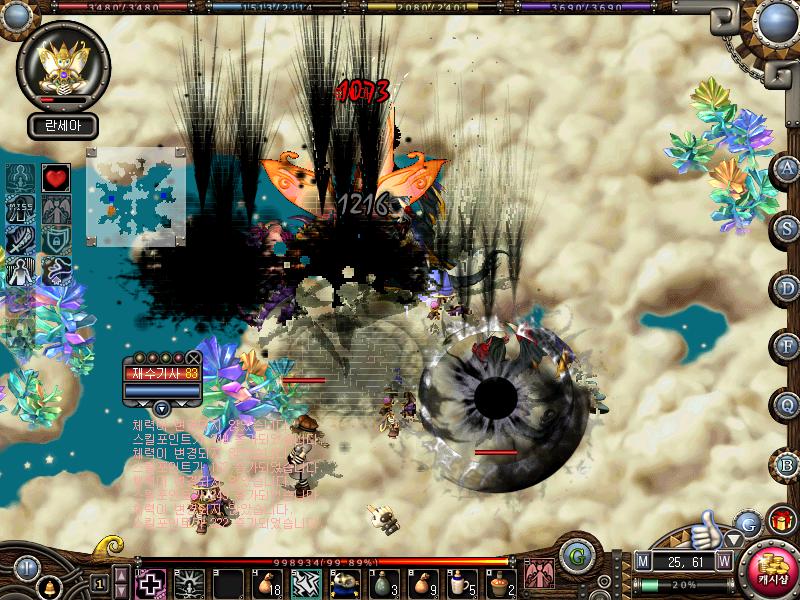Close the 재수기사 target panel
The height and width of the screenshot is (600, 800).
click(x=193, y=357)
